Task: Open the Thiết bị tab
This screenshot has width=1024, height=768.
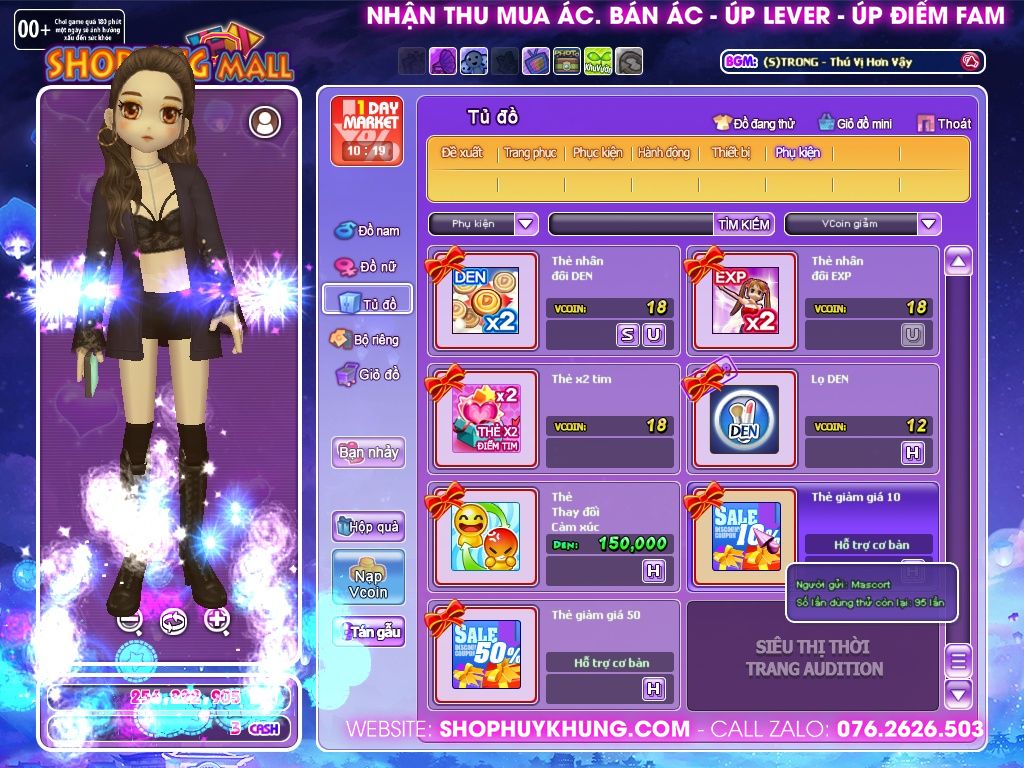Action: [x=731, y=153]
